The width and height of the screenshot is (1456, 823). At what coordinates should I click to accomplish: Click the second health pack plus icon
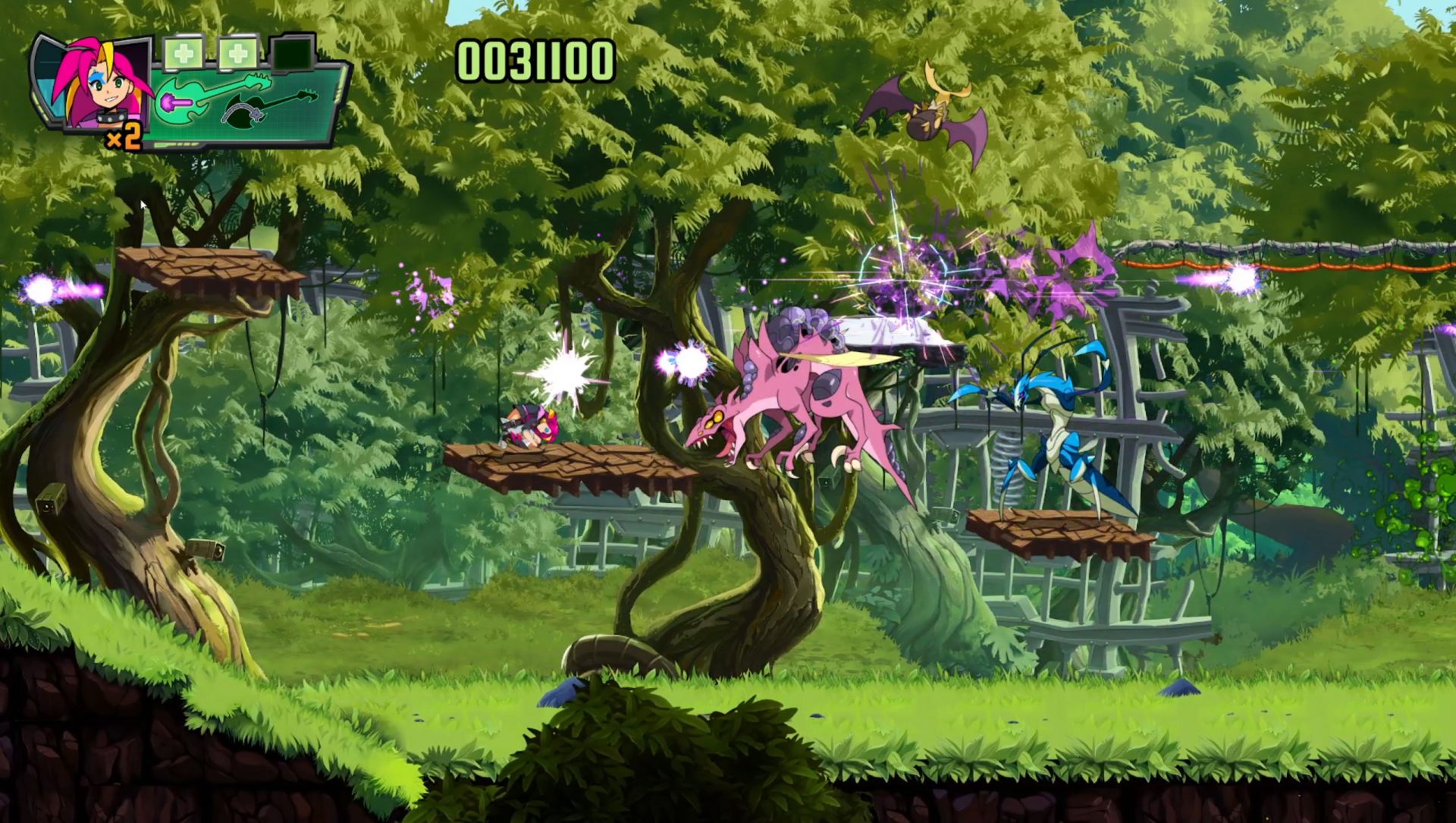pos(238,52)
